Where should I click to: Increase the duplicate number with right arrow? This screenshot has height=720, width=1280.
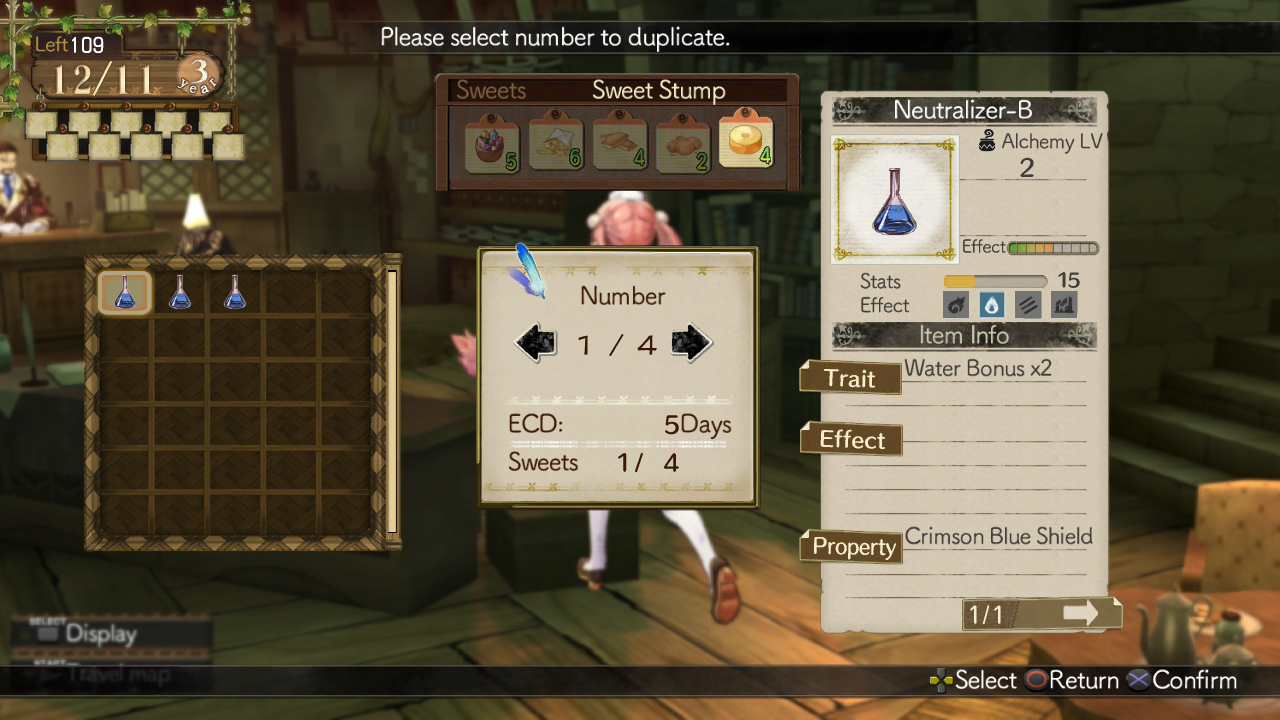[691, 344]
